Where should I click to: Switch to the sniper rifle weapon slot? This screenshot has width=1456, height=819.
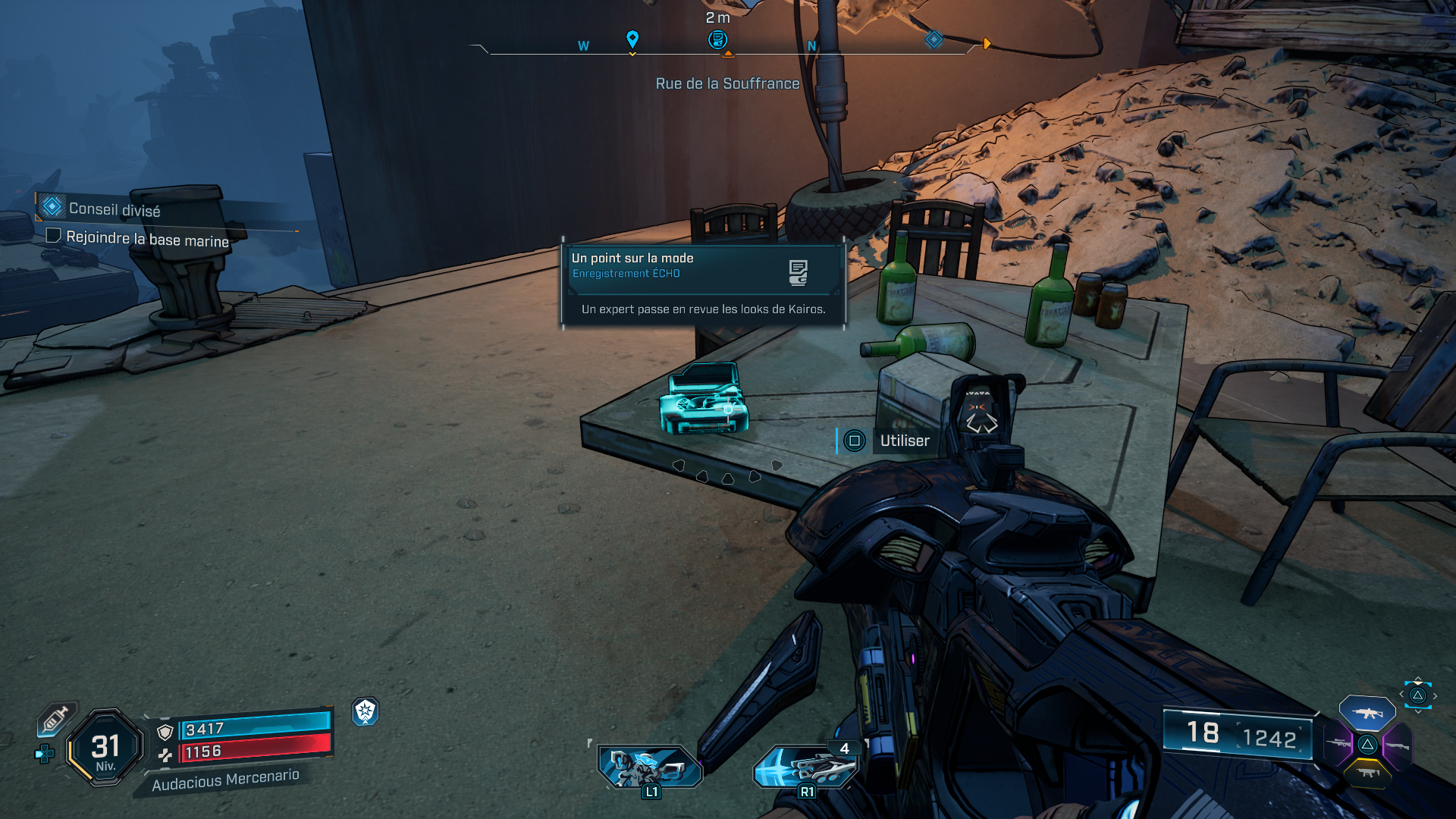[x=1338, y=744]
